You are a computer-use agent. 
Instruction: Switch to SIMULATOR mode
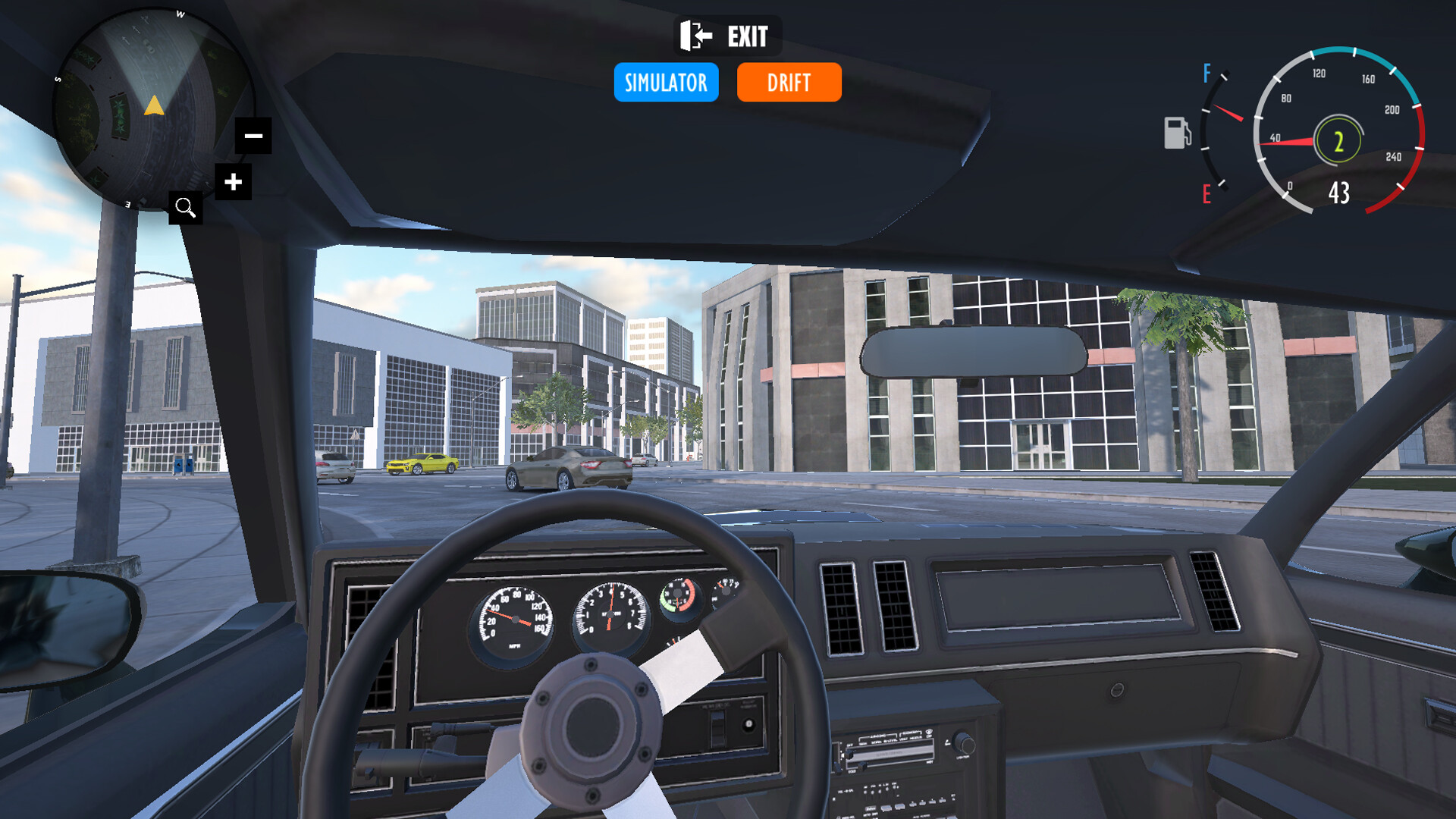pyautogui.click(x=666, y=82)
